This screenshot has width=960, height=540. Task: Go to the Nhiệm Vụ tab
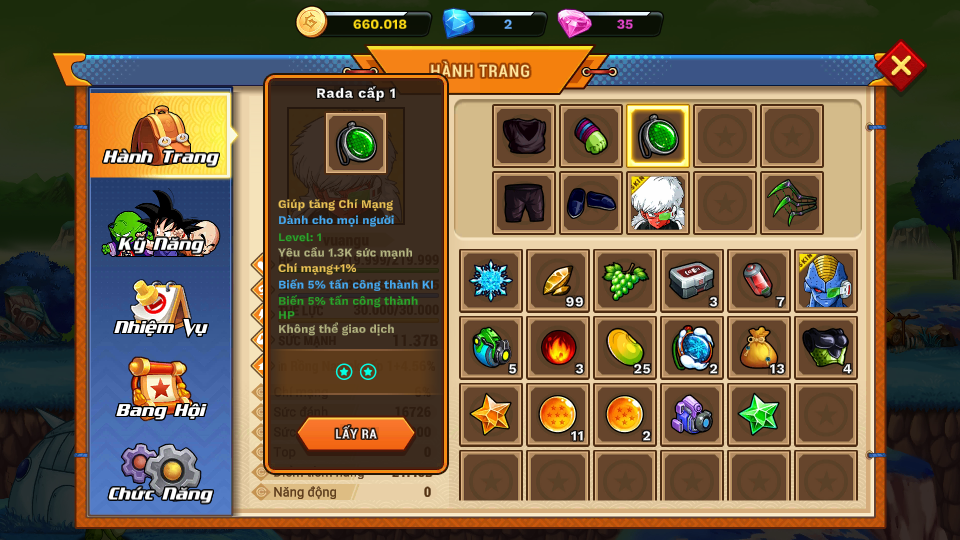160,308
